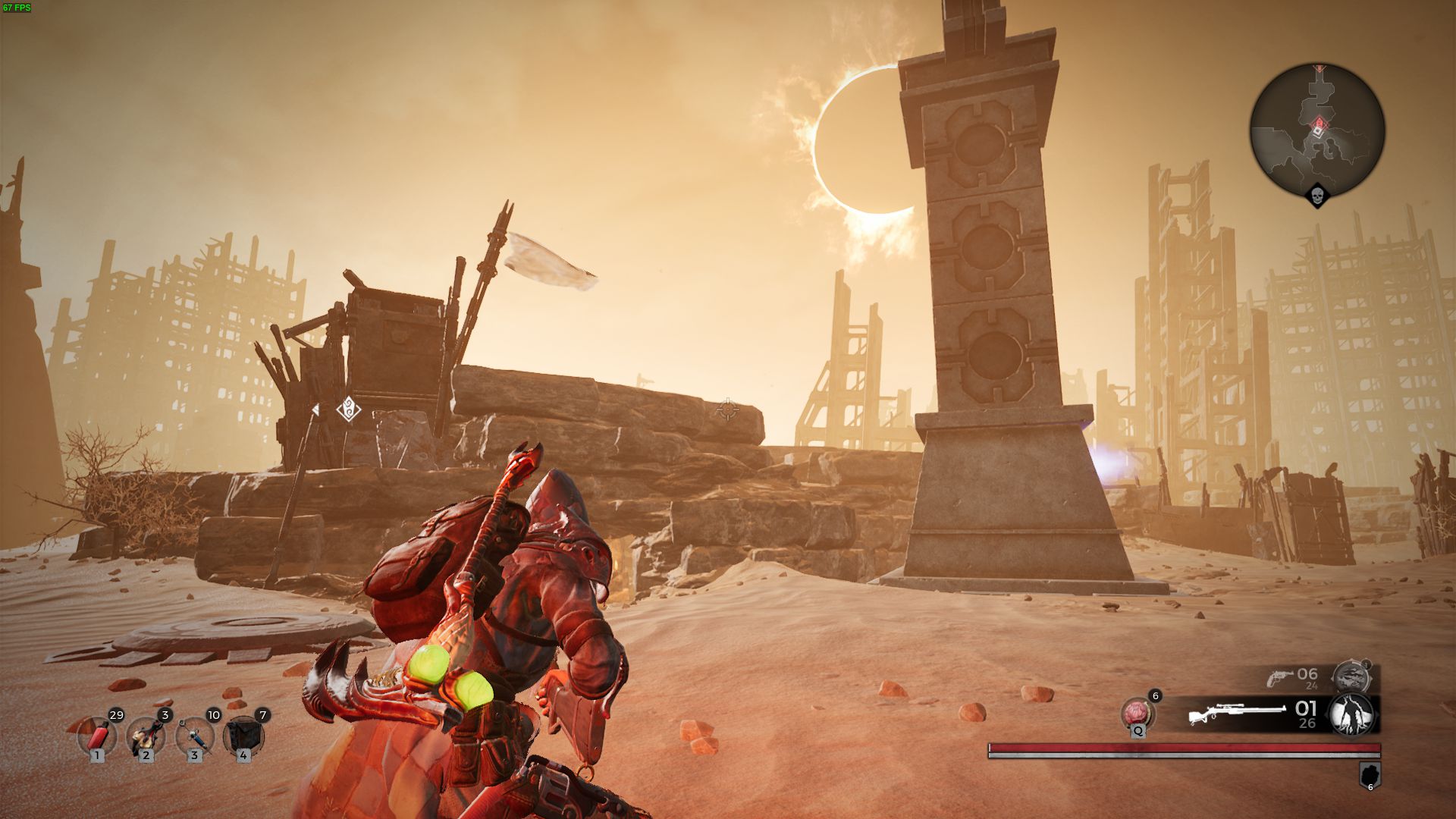Click the armor shield icon under the health bar
The height and width of the screenshot is (819, 1456).
pyautogui.click(x=1370, y=775)
